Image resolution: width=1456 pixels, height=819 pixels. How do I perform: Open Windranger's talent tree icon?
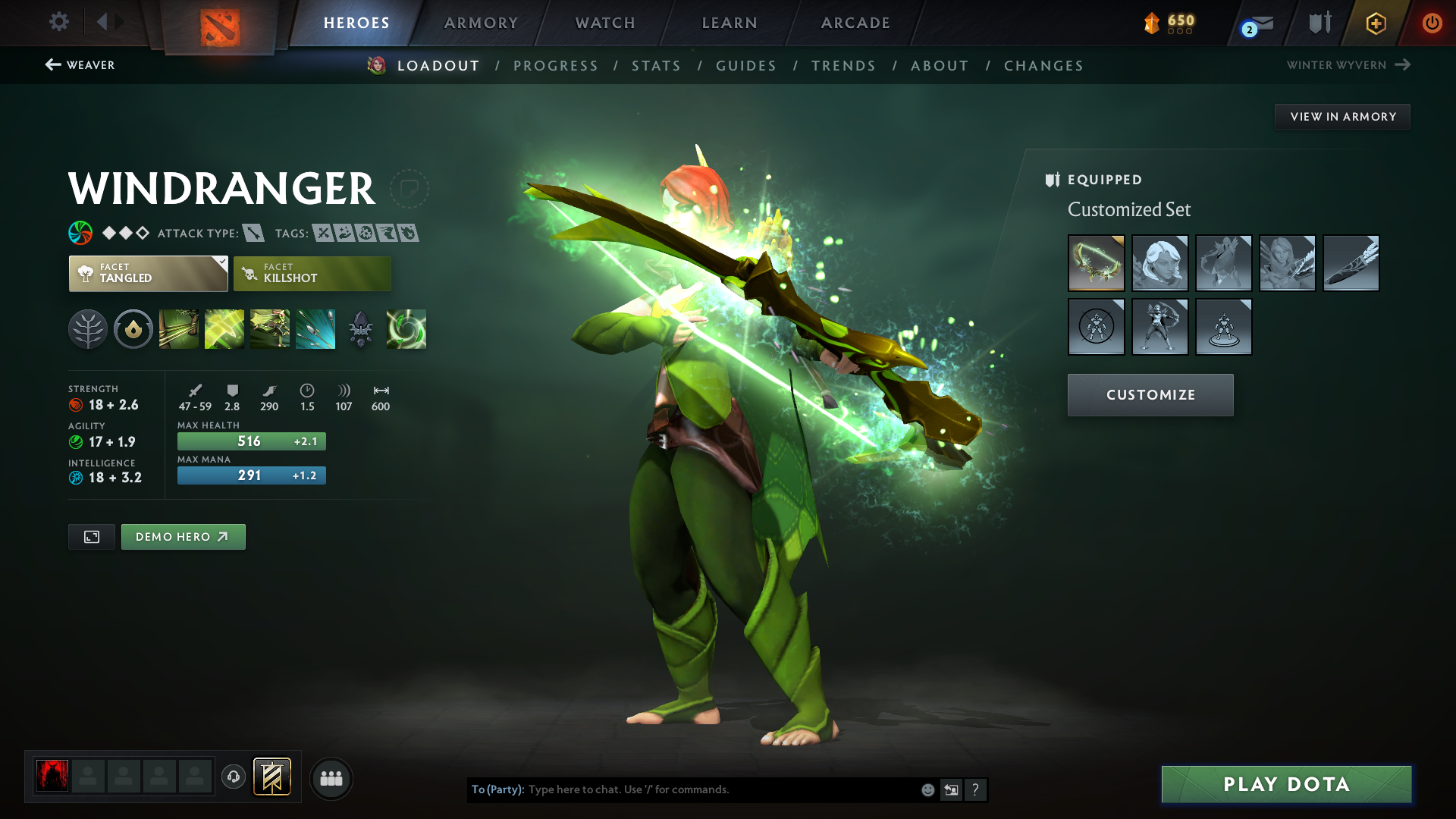click(87, 328)
